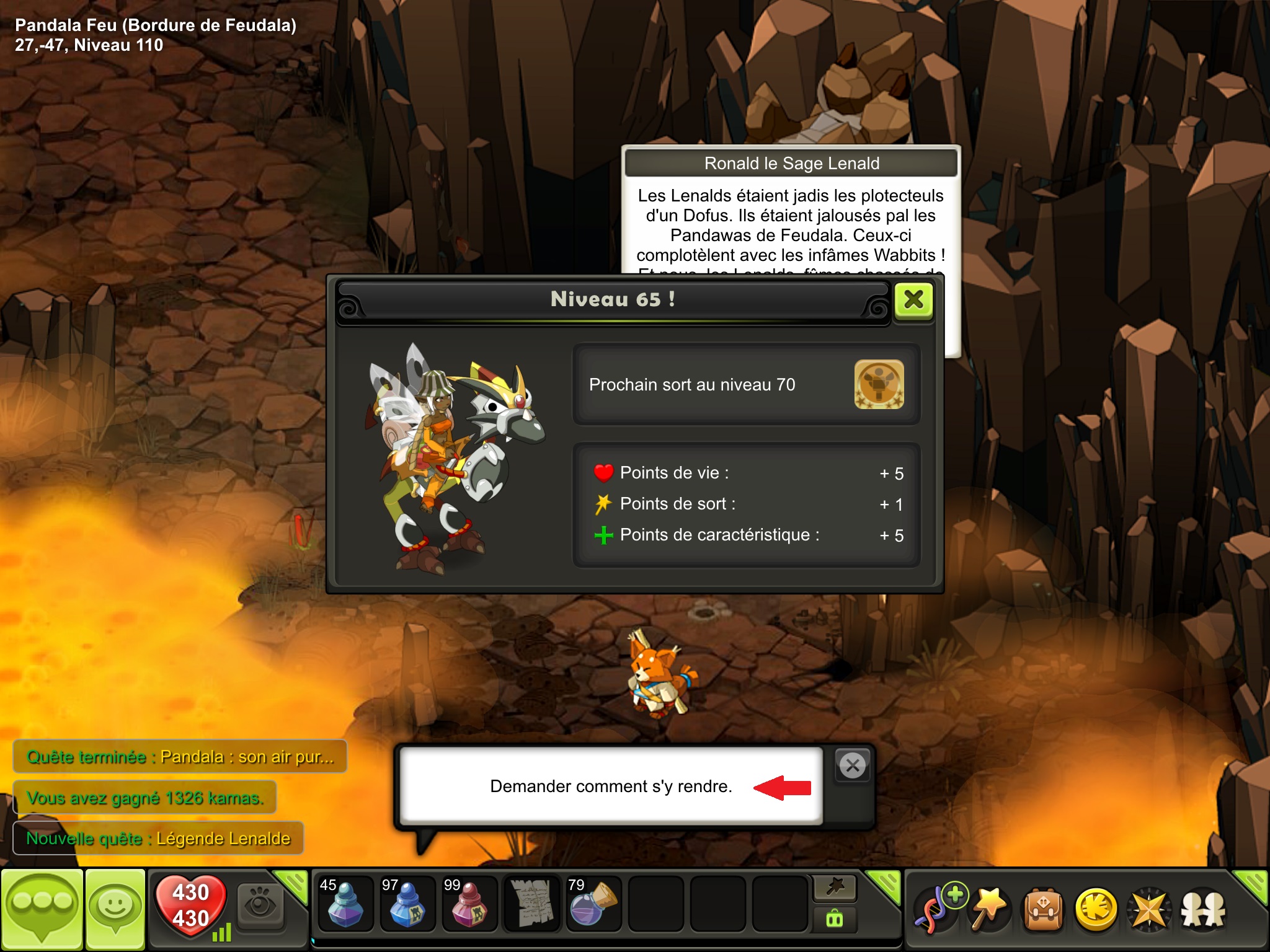The width and height of the screenshot is (1270, 952).
Task: Select the torn parchment scroll slot
Action: tap(531, 904)
